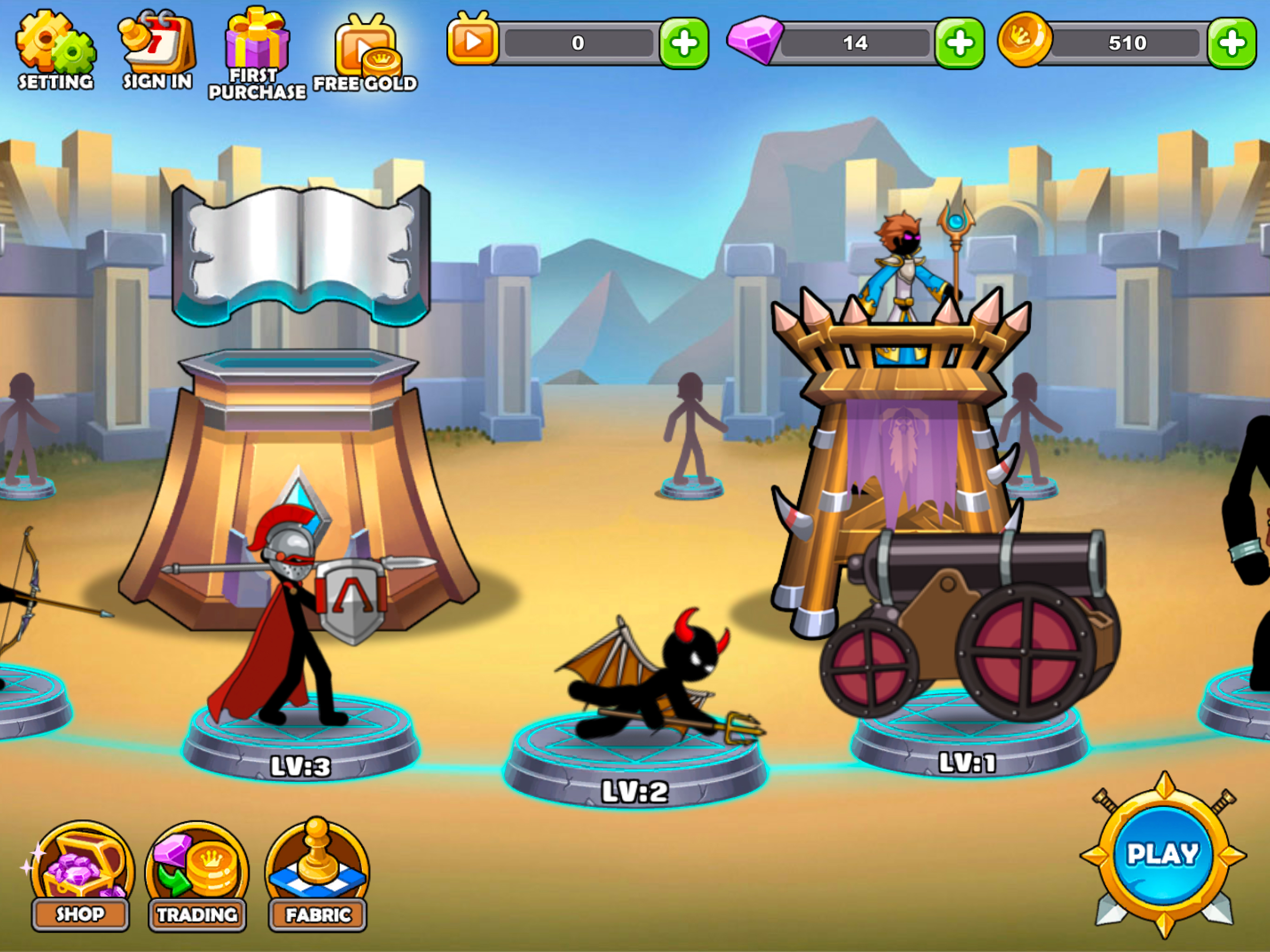Start the game with the Play button
The width and height of the screenshot is (1270, 952).
pyautogui.click(x=1163, y=854)
